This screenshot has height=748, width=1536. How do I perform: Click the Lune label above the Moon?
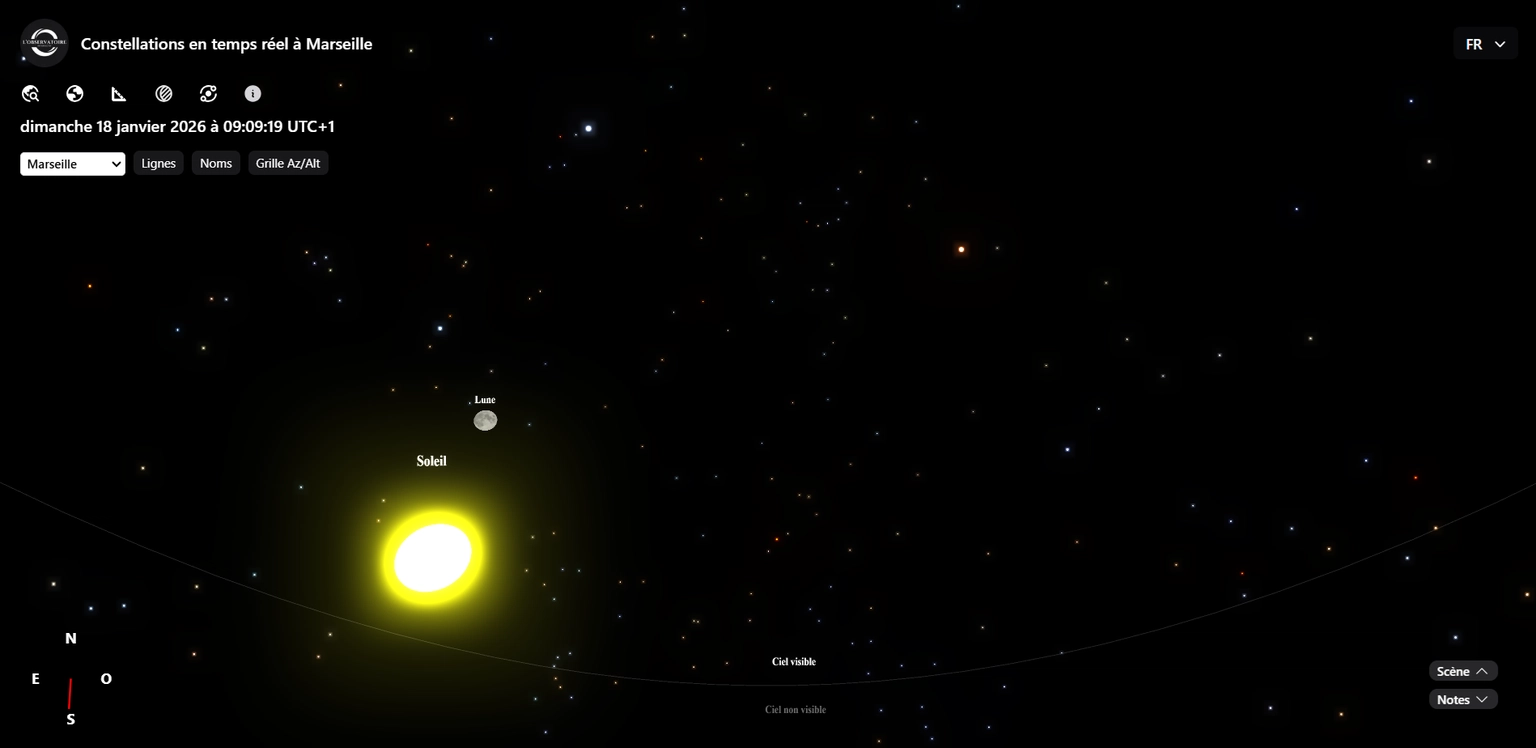coord(484,399)
